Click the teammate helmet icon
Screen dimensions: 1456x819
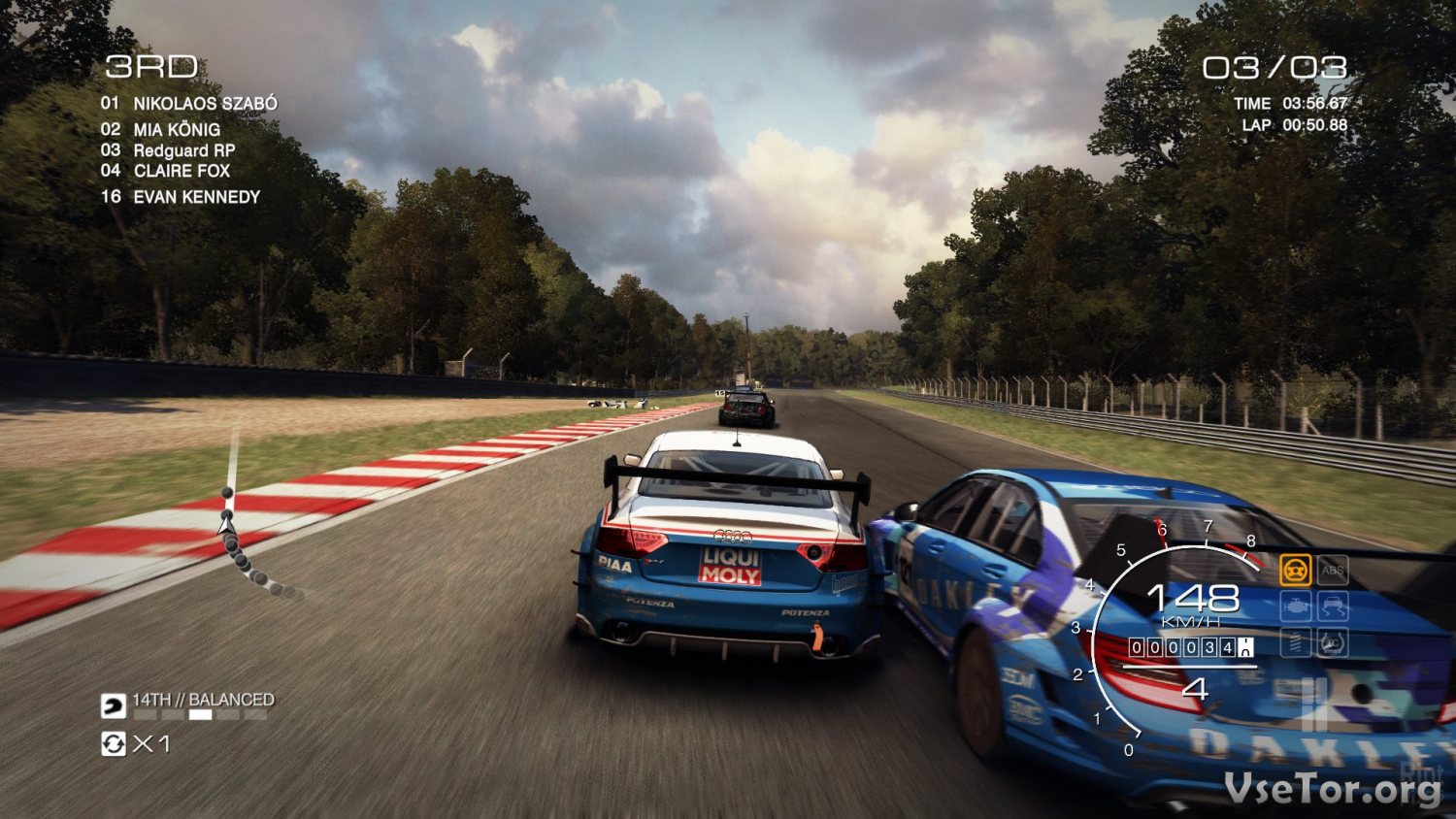point(114,704)
